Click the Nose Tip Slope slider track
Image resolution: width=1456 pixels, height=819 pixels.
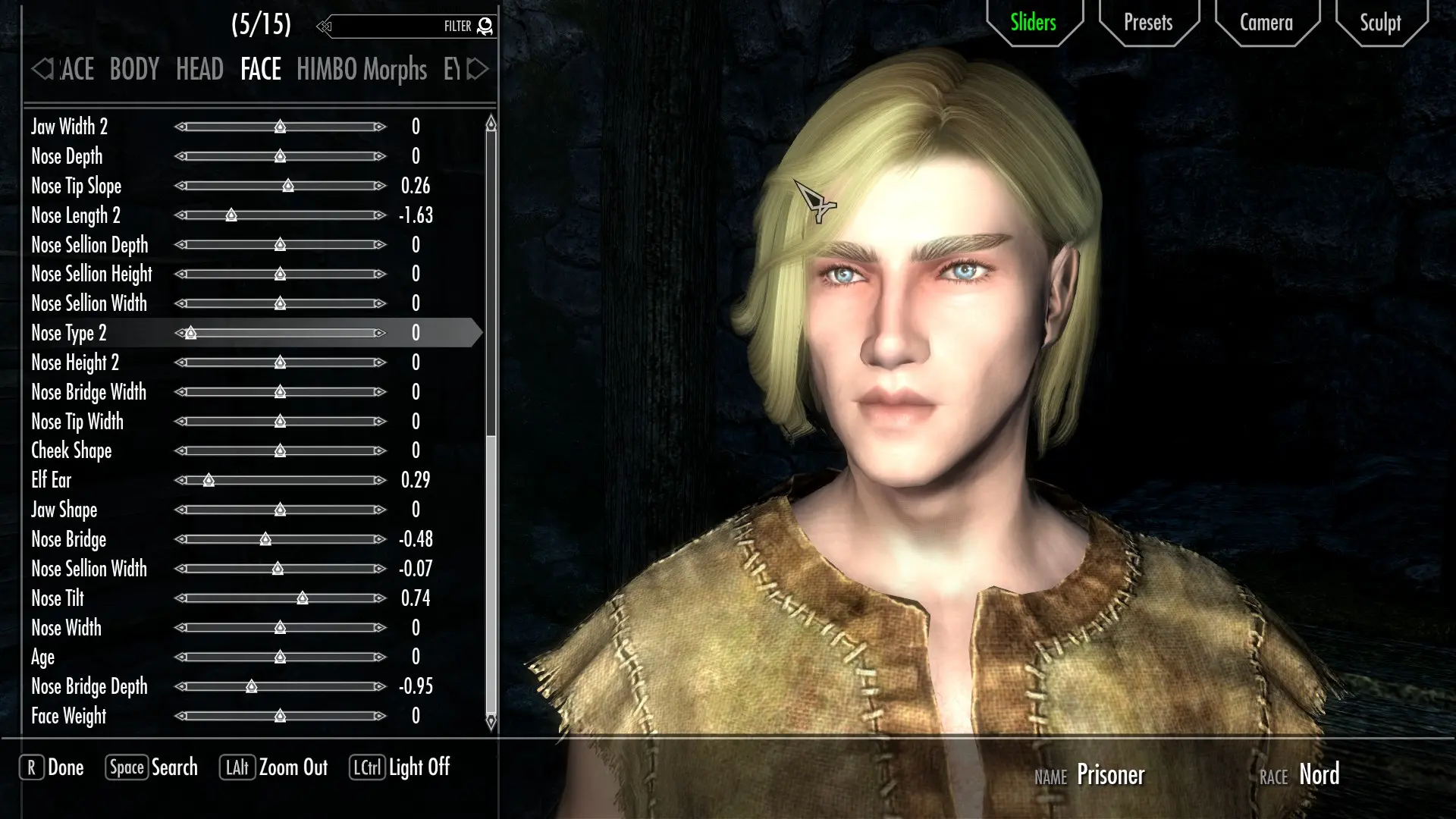281,186
